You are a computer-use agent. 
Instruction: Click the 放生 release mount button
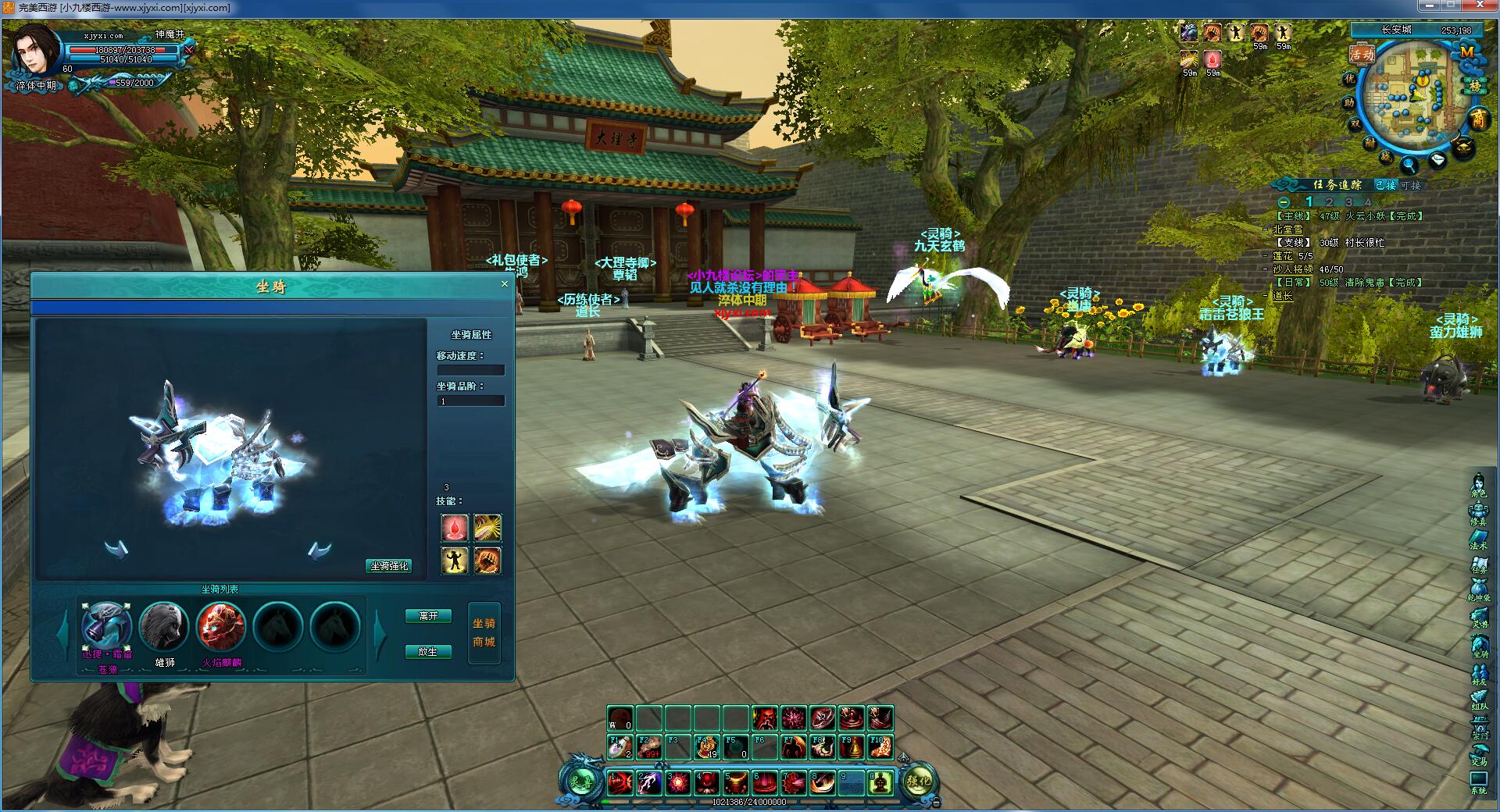[x=428, y=651]
